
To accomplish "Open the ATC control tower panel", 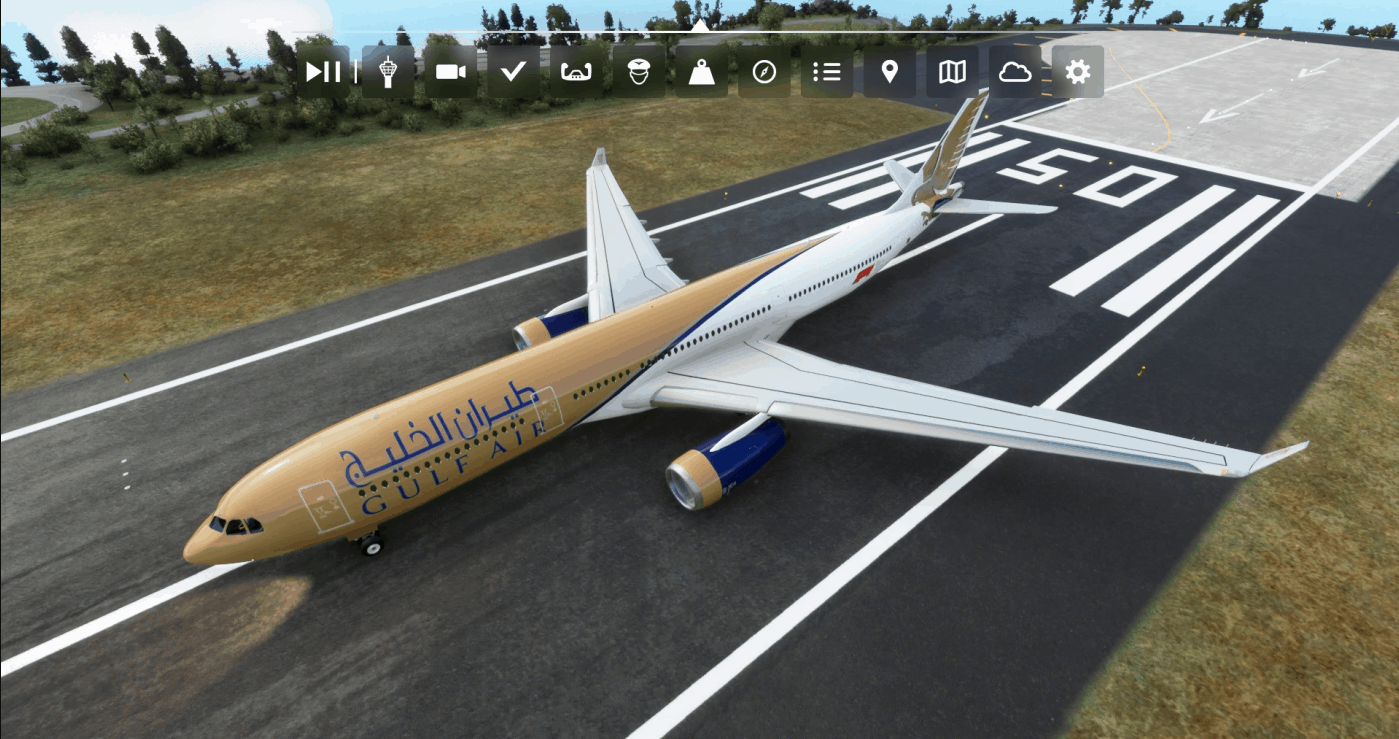I will [x=388, y=72].
